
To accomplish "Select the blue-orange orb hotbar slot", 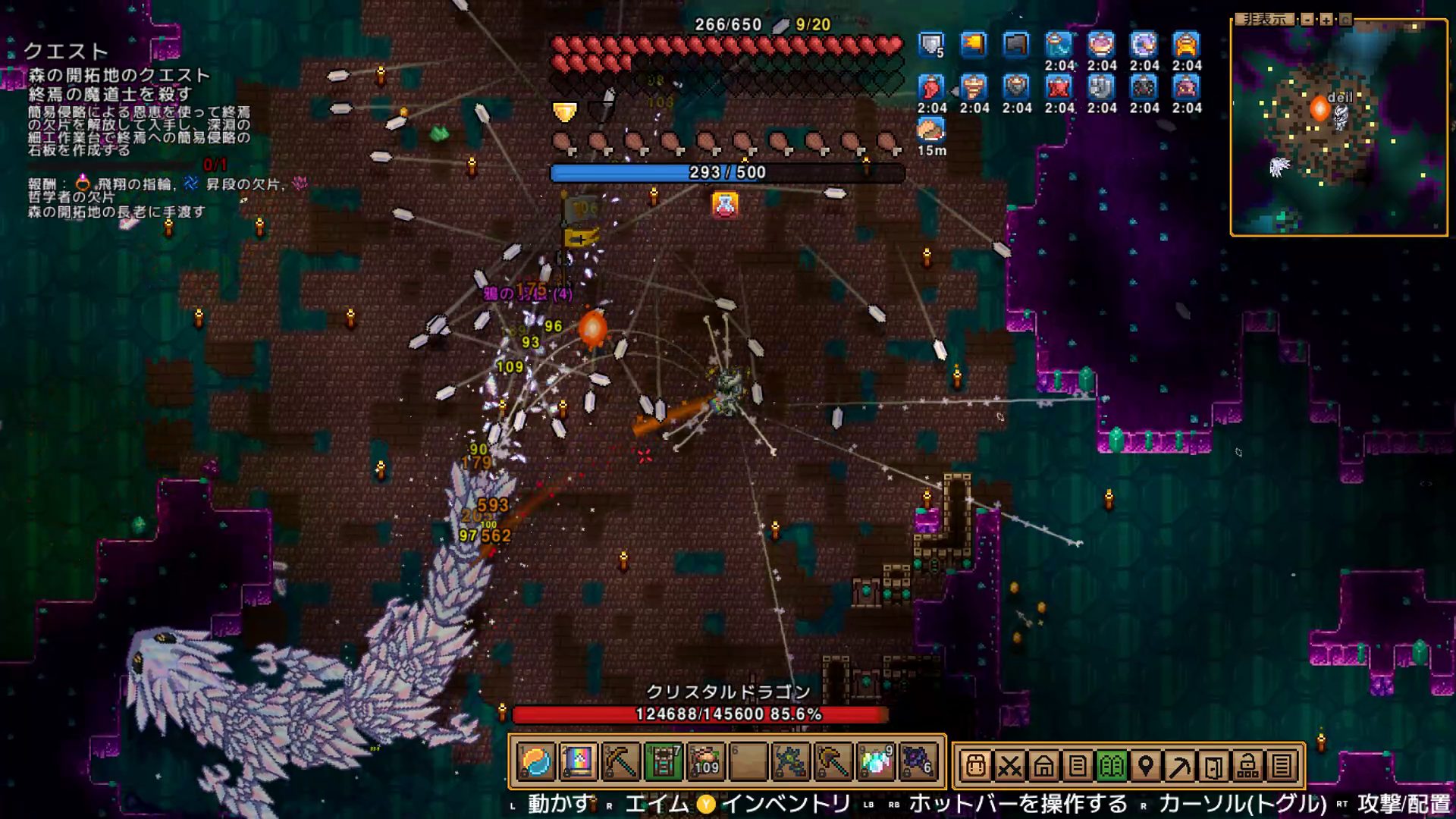I will point(535,762).
